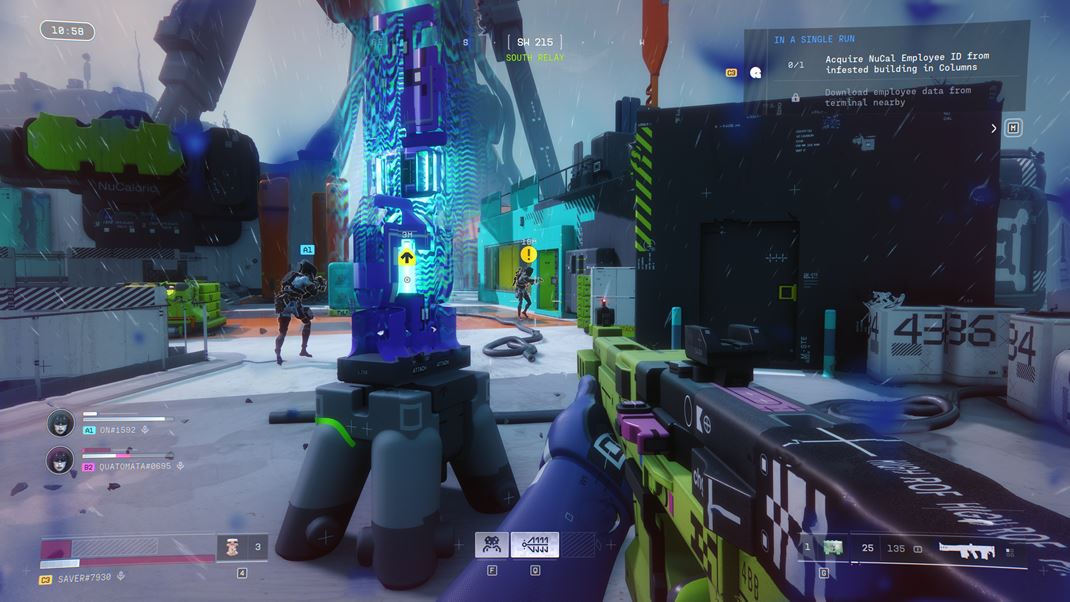Viewport: 1070px width, 602px height.
Task: Activate the arrow-volley ability icon
Action: [535, 545]
